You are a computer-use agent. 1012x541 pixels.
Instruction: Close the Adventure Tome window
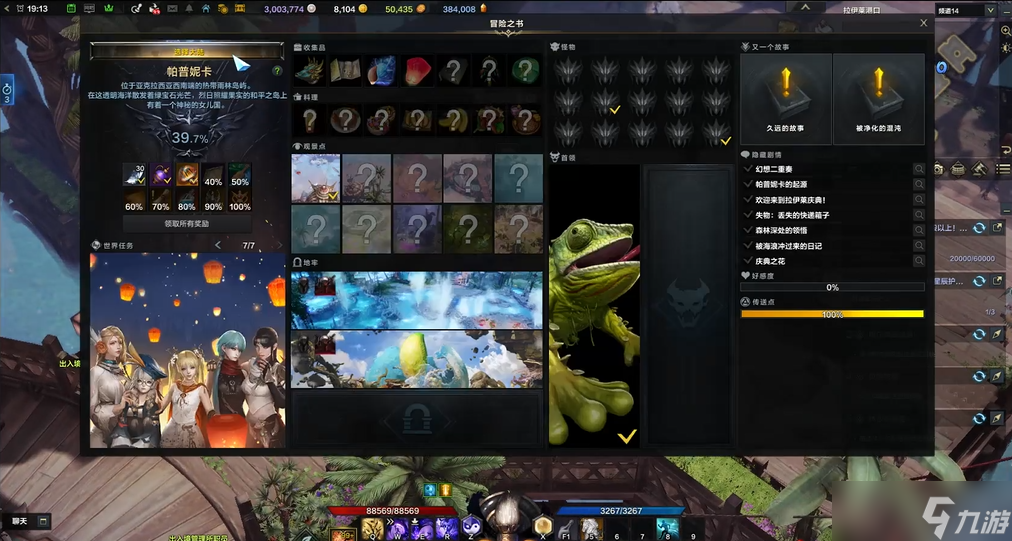(x=923, y=24)
